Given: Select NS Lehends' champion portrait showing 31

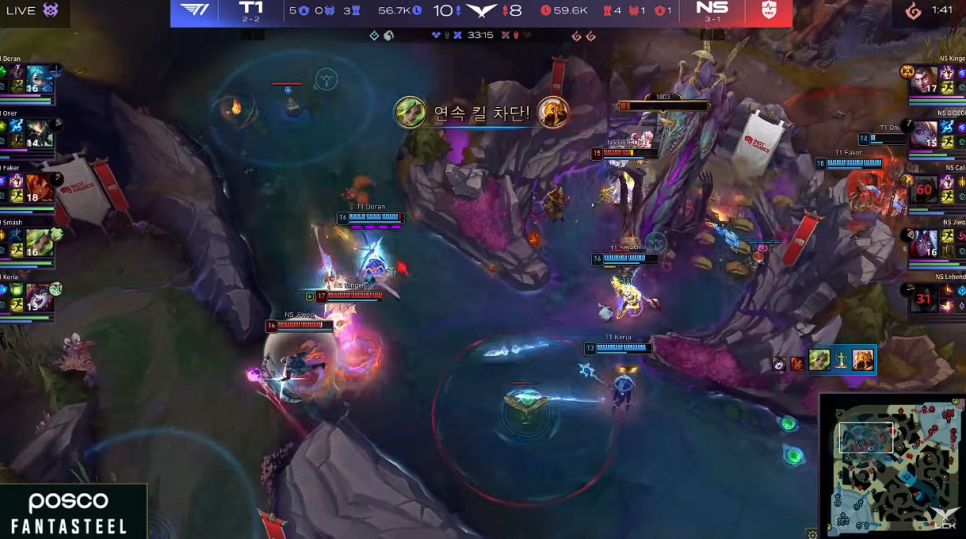Looking at the screenshot, I should pyautogui.click(x=924, y=296).
